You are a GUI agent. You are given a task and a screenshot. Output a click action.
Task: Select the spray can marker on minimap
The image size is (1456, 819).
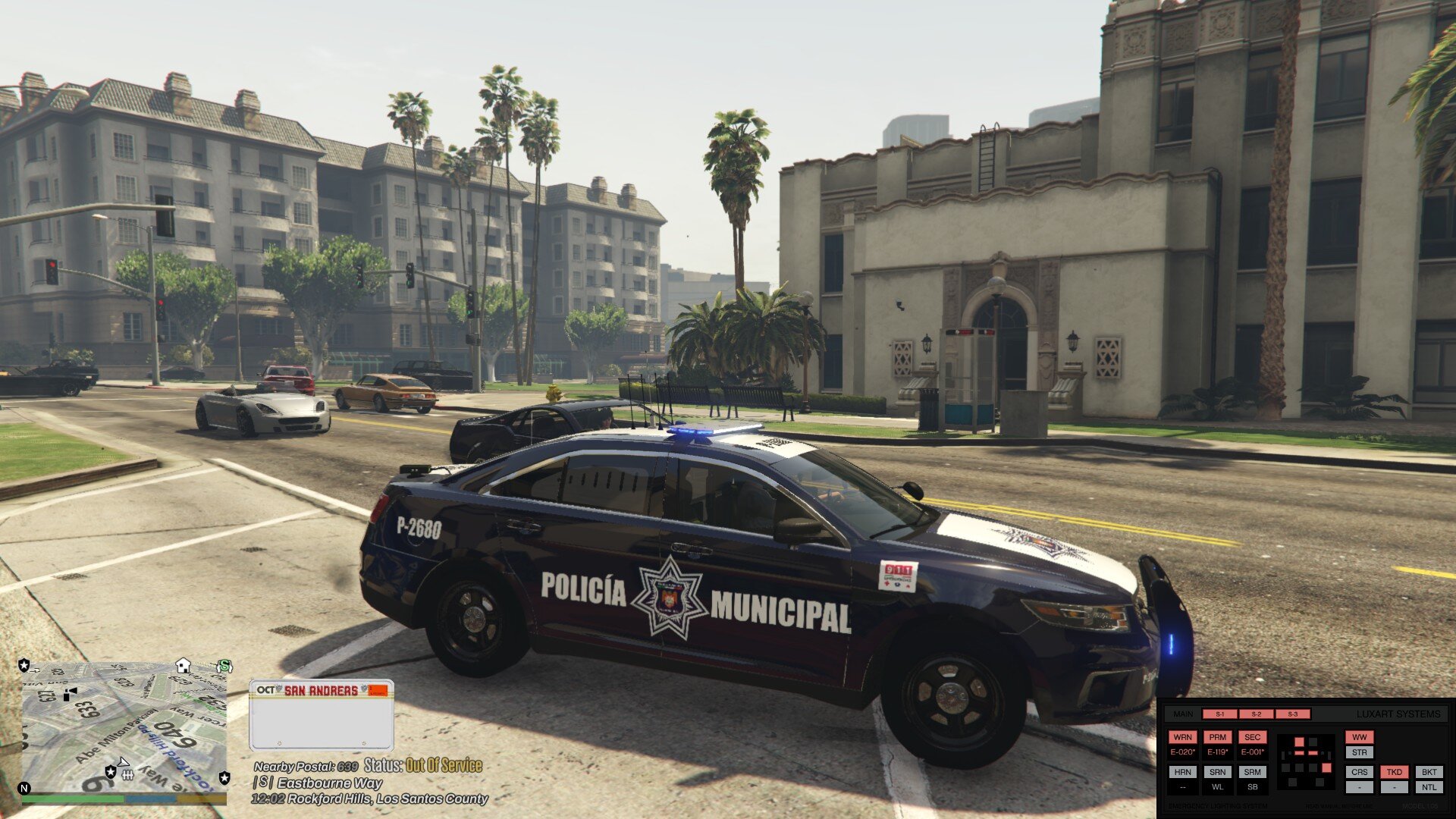point(70,694)
